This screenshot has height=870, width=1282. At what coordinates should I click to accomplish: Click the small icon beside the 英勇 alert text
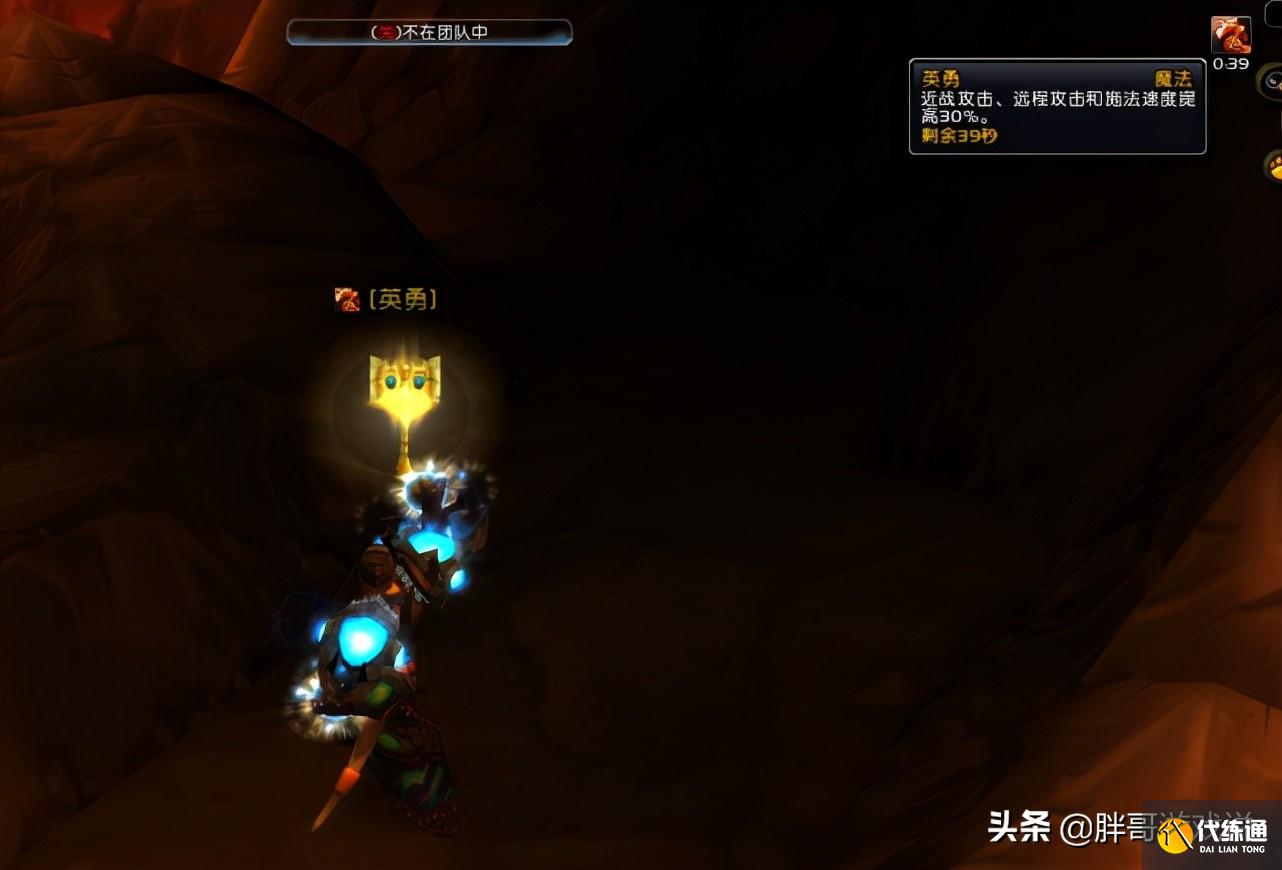coord(347,298)
